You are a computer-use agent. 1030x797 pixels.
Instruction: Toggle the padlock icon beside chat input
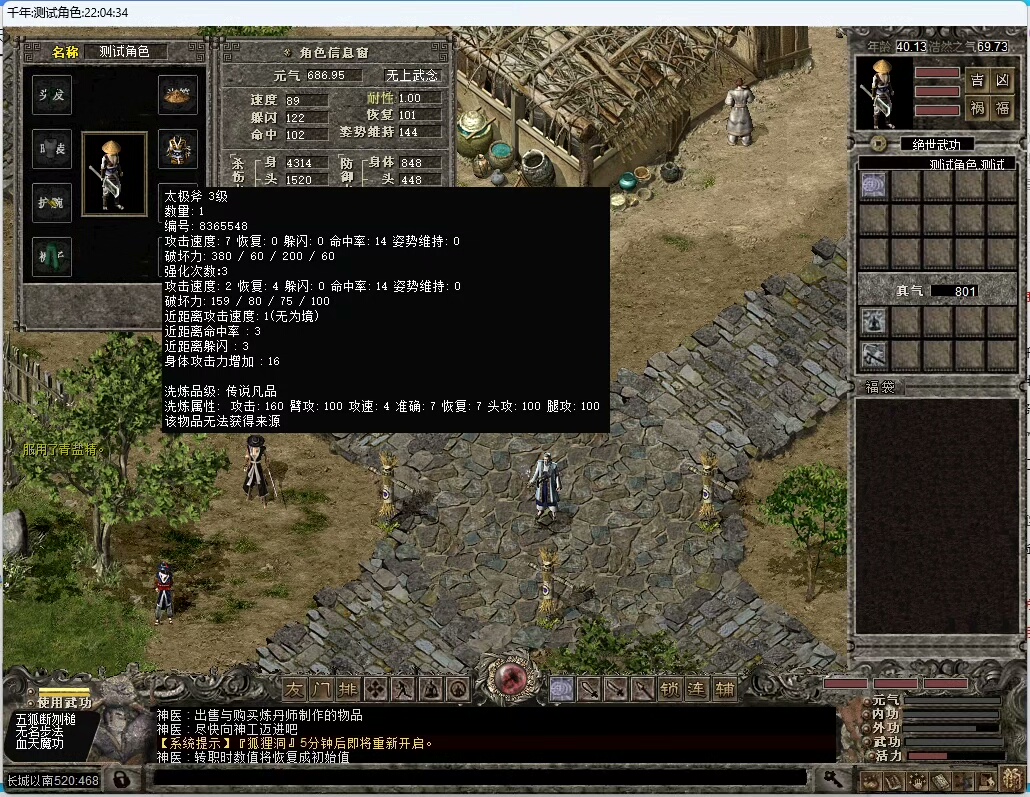[x=121, y=778]
